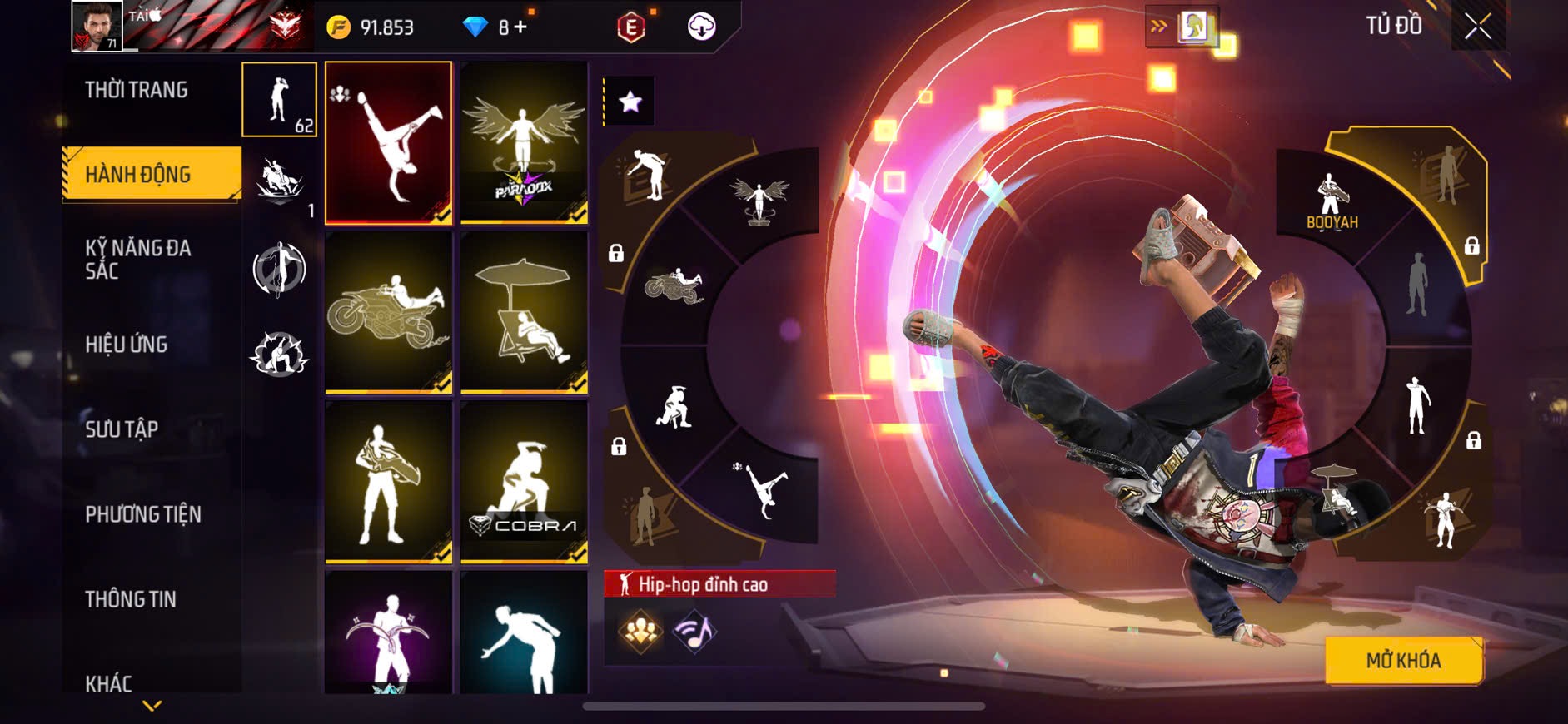Viewport: 1568px width, 724px height.
Task: Switch to the Kỹ Năng Đa Sắc category
Action: [x=138, y=259]
